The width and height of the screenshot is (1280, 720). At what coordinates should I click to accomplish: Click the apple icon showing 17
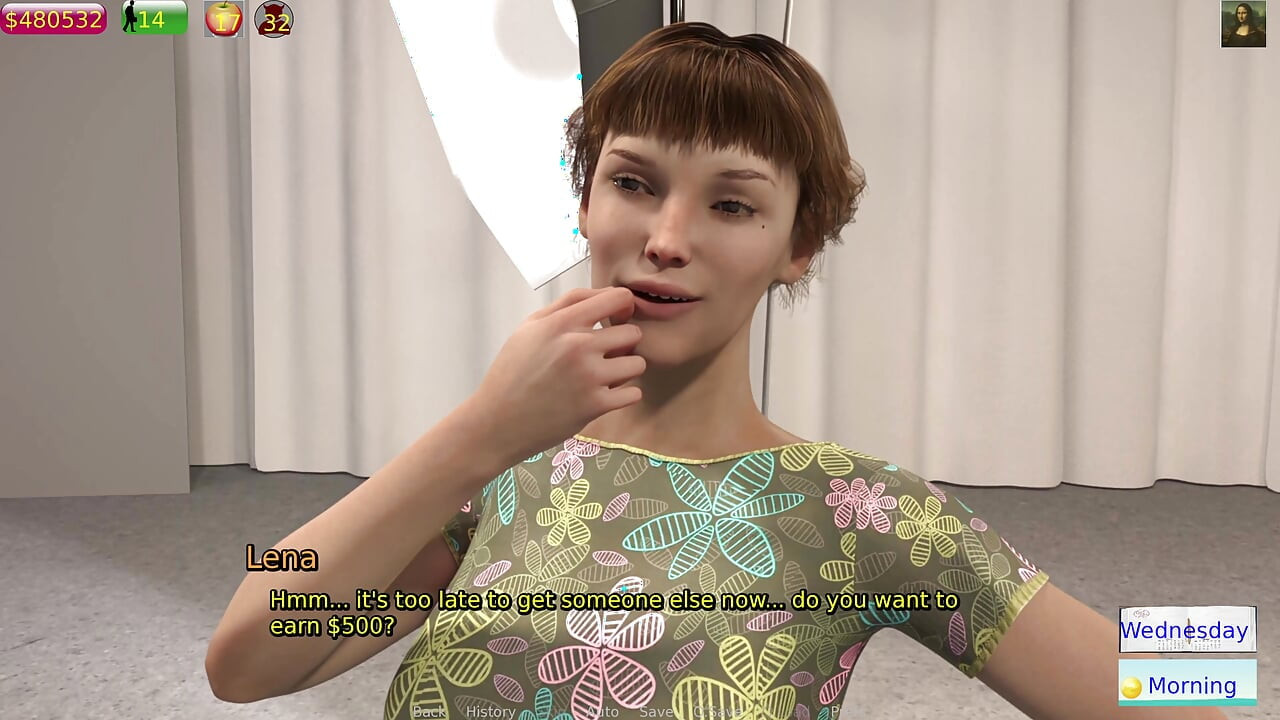coord(224,19)
